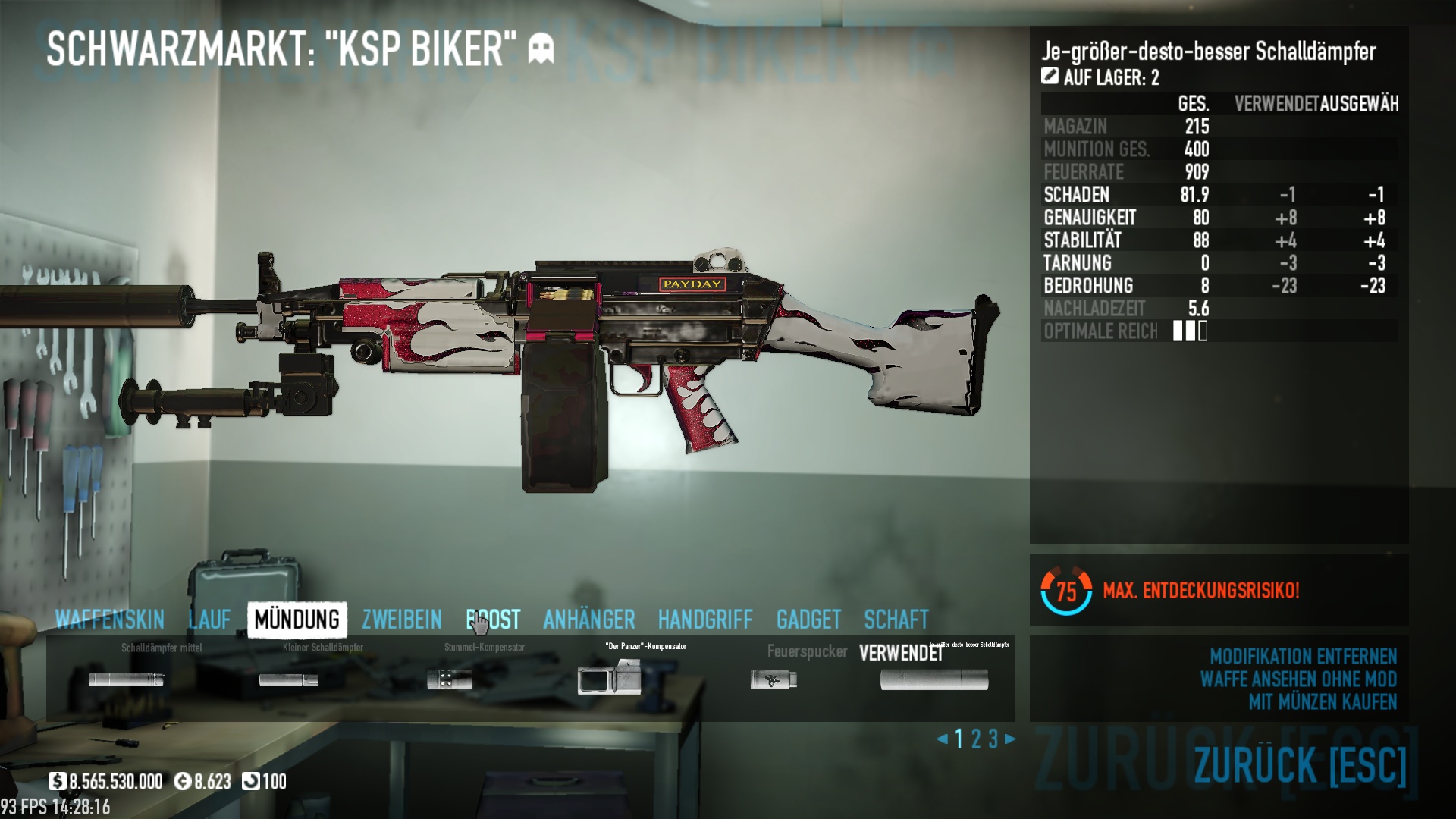The width and height of the screenshot is (1456, 819).
Task: Switch to the Handgriff tab
Action: point(704,620)
